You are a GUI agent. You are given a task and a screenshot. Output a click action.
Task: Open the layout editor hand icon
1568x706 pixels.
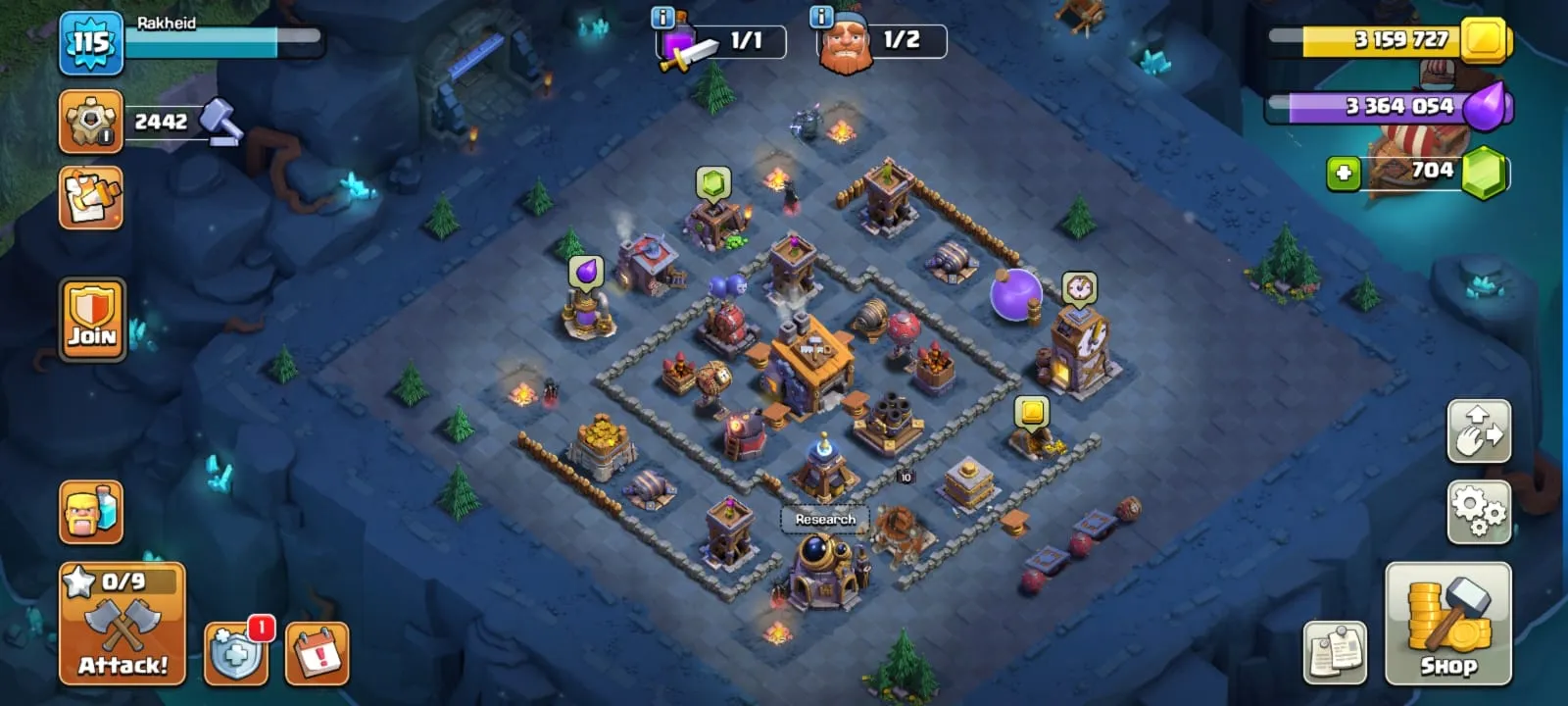pyautogui.click(x=1480, y=431)
